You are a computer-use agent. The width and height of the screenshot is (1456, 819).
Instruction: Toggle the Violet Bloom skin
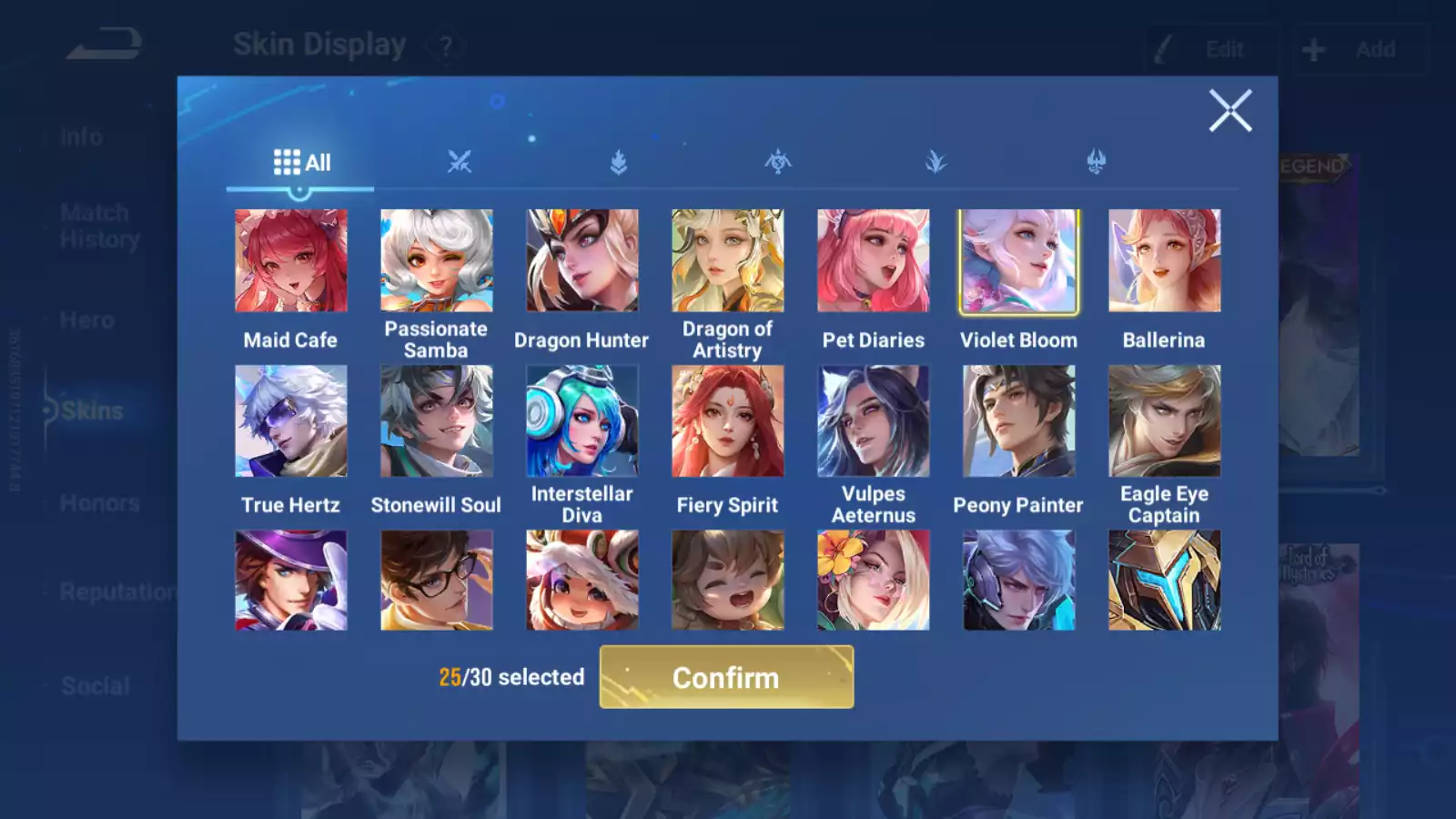(x=1018, y=261)
